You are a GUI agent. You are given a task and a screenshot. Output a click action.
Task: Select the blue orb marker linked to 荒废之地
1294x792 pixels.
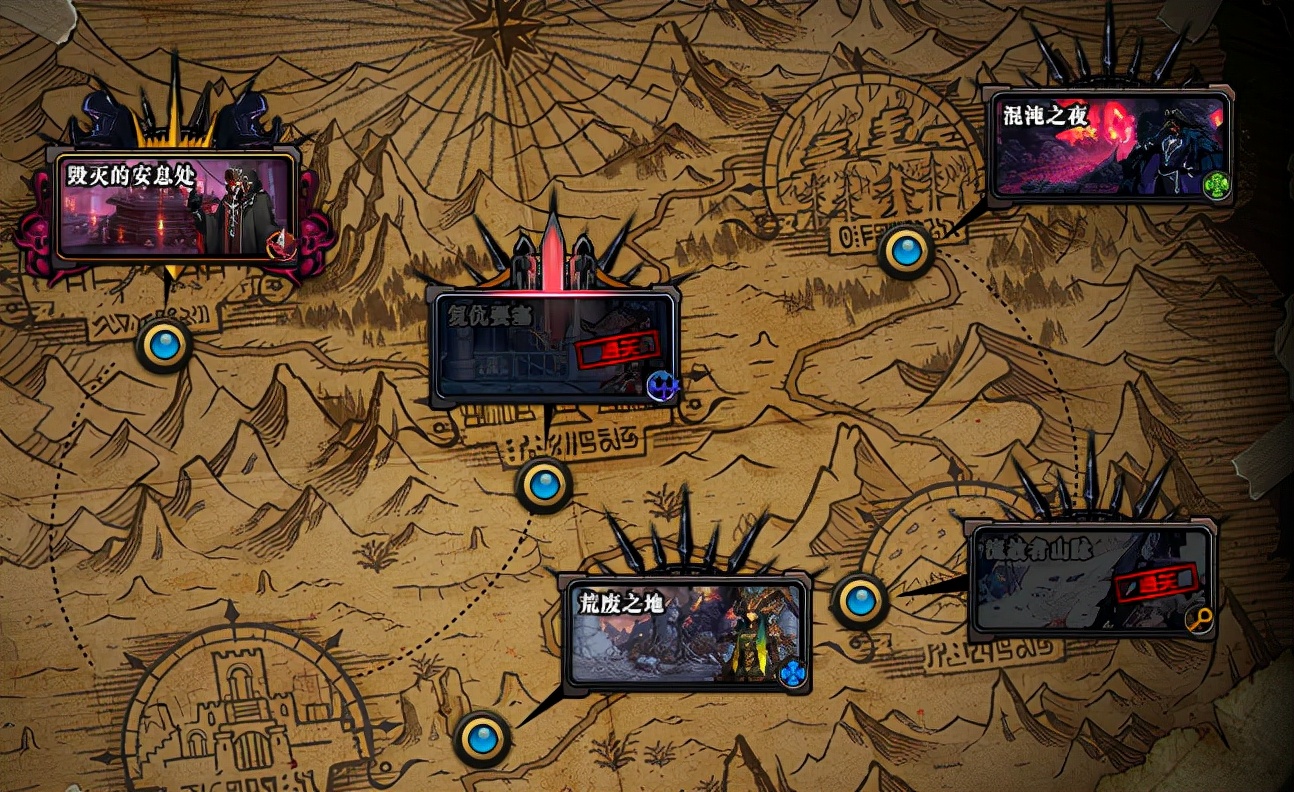[x=483, y=739]
